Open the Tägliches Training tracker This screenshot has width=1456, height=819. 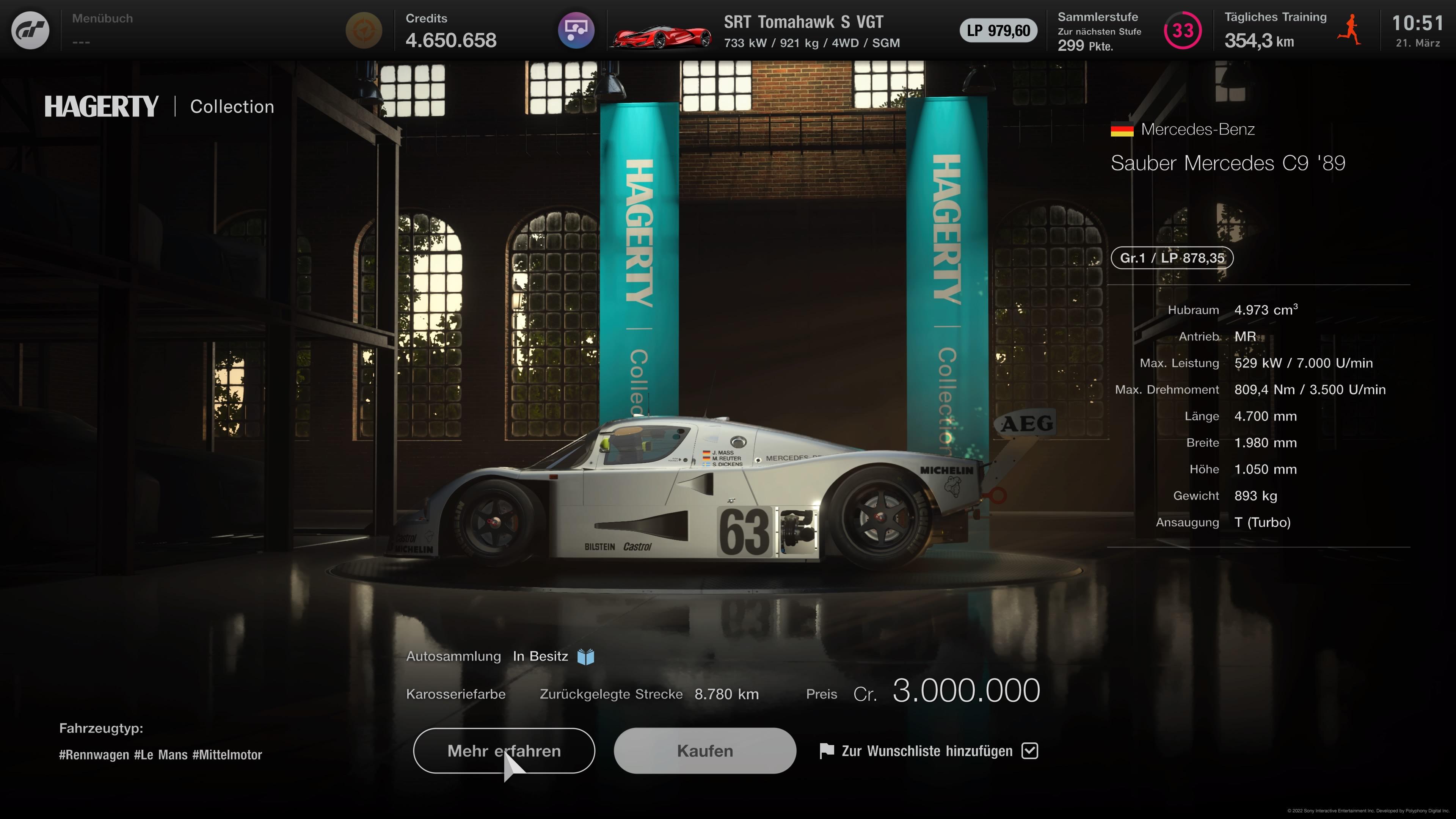click(x=1291, y=30)
